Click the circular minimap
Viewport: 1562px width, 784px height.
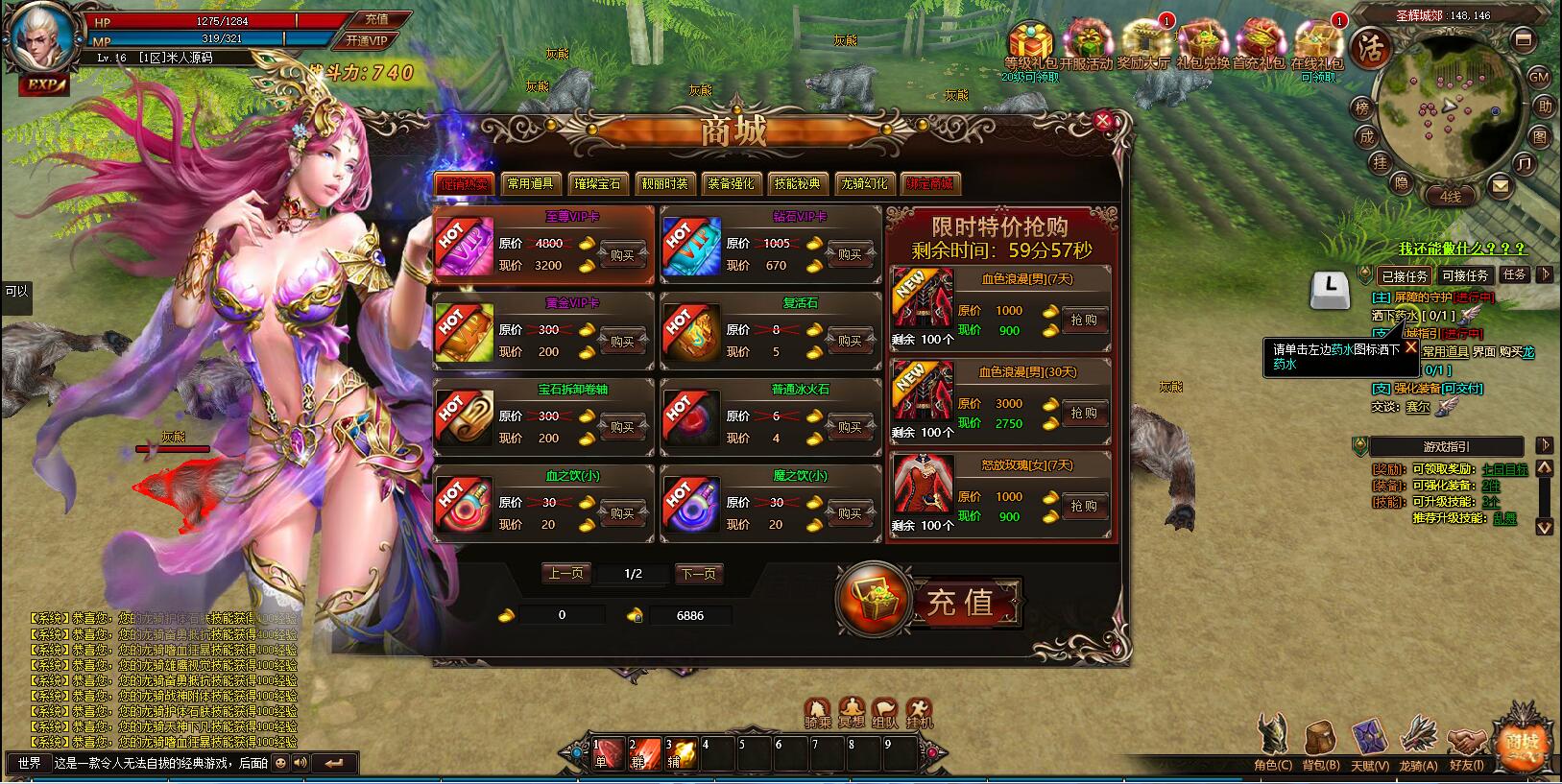click(x=1450, y=115)
